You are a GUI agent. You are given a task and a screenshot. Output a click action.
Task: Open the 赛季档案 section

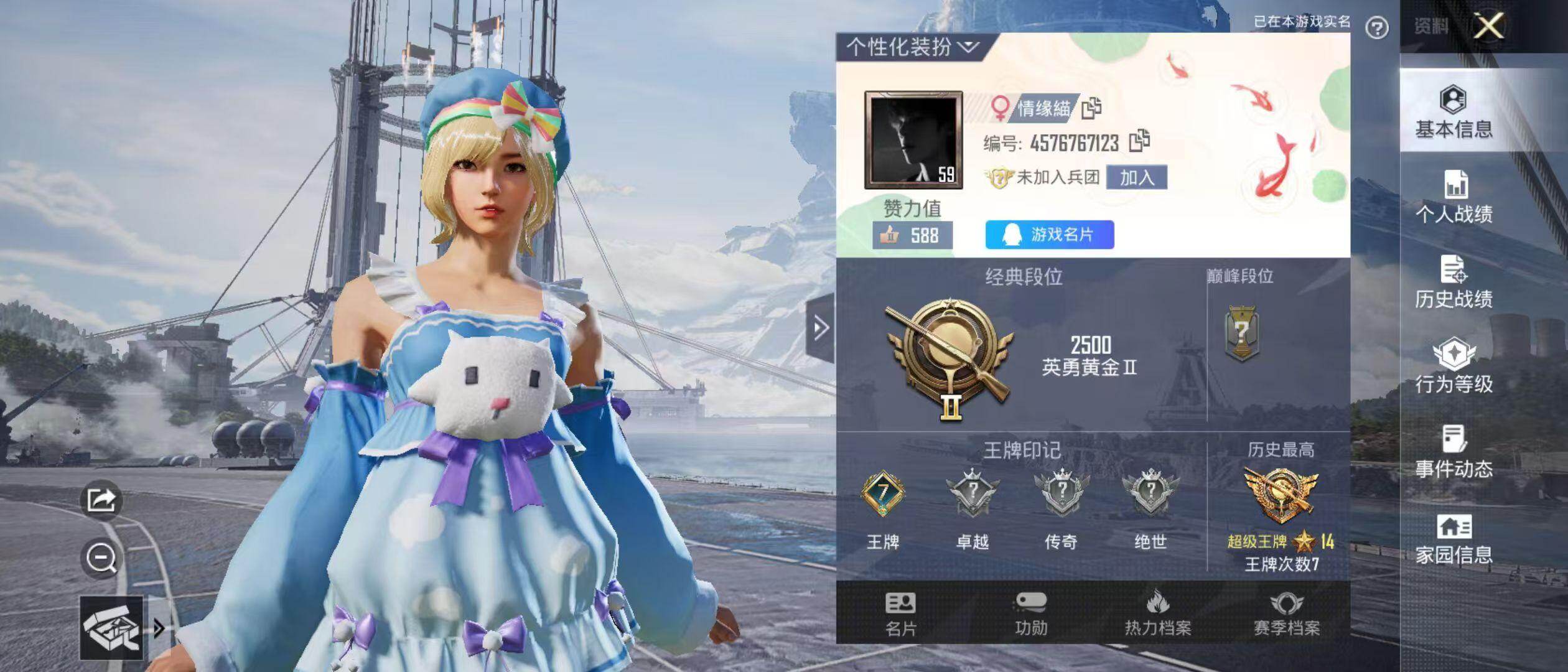point(1286,614)
